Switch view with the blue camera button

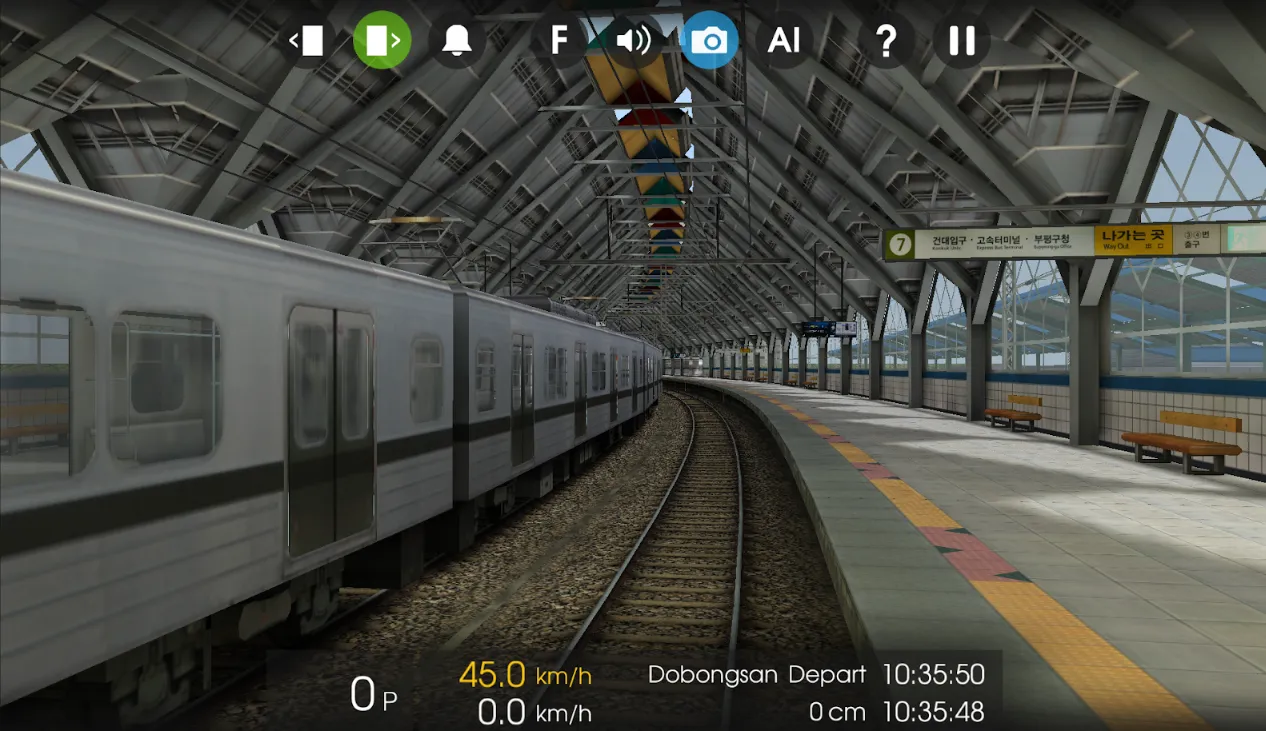pos(709,40)
